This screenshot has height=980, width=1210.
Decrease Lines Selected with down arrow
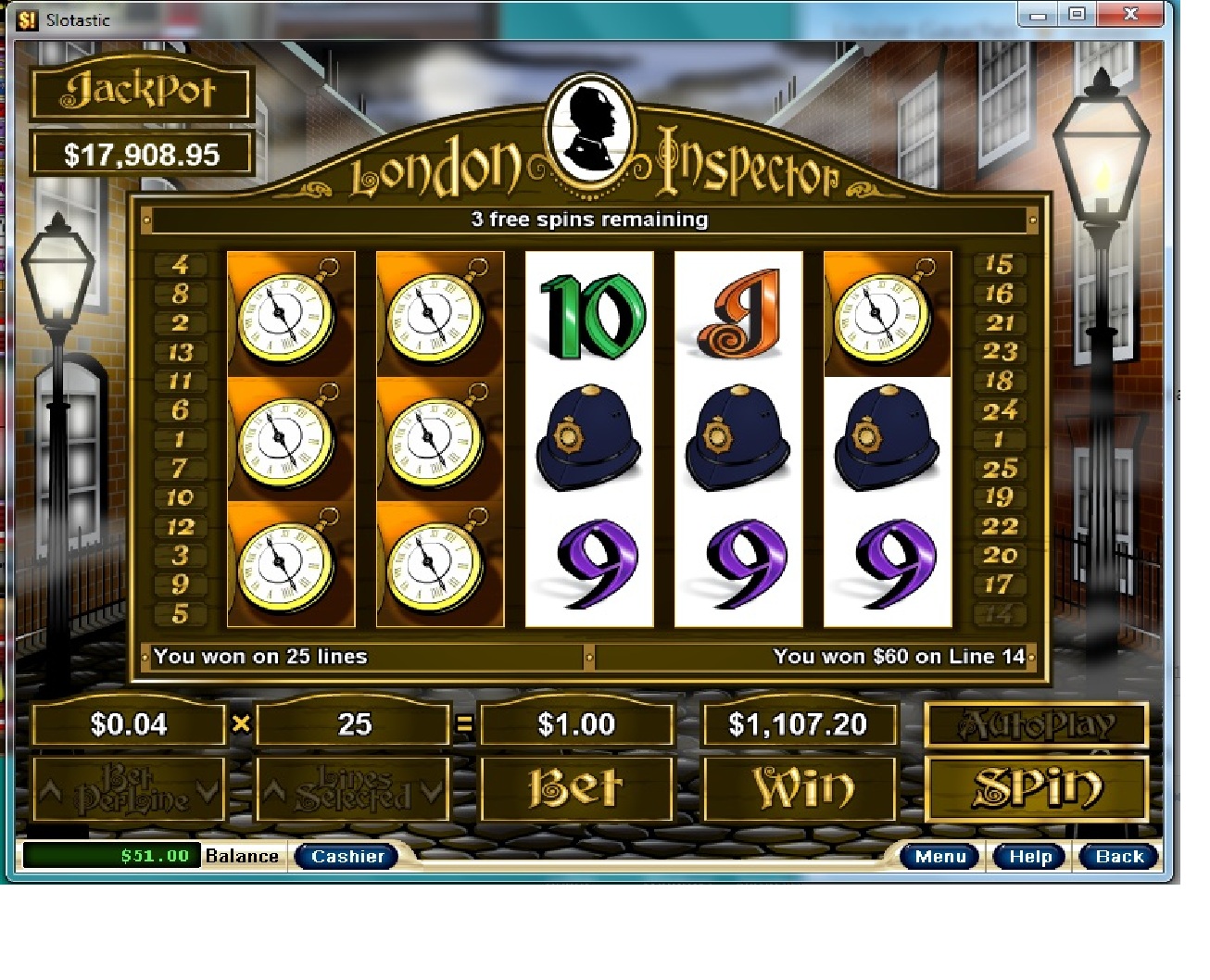431,790
